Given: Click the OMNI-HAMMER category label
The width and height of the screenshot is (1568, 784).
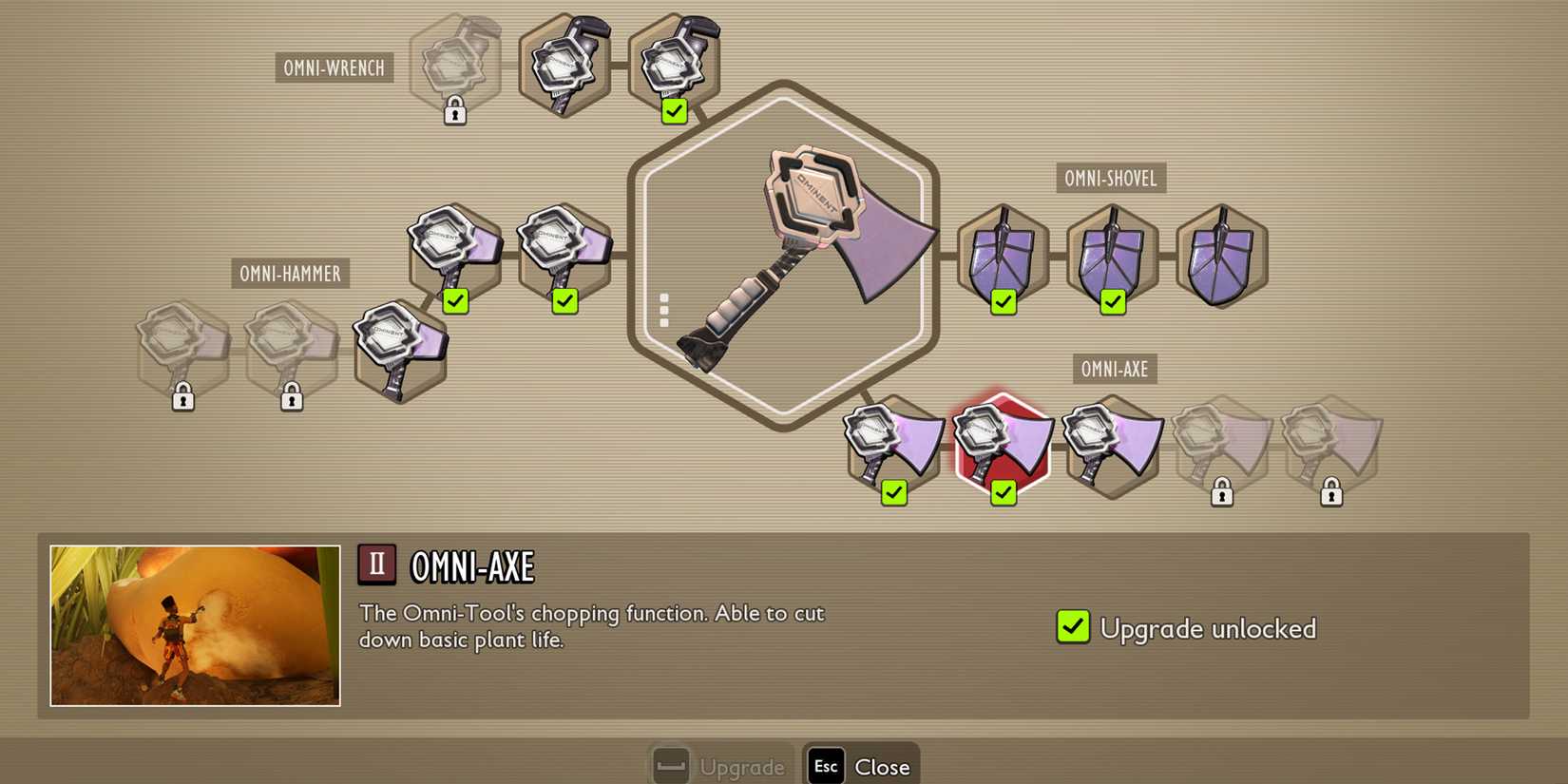Looking at the screenshot, I should coord(291,274).
